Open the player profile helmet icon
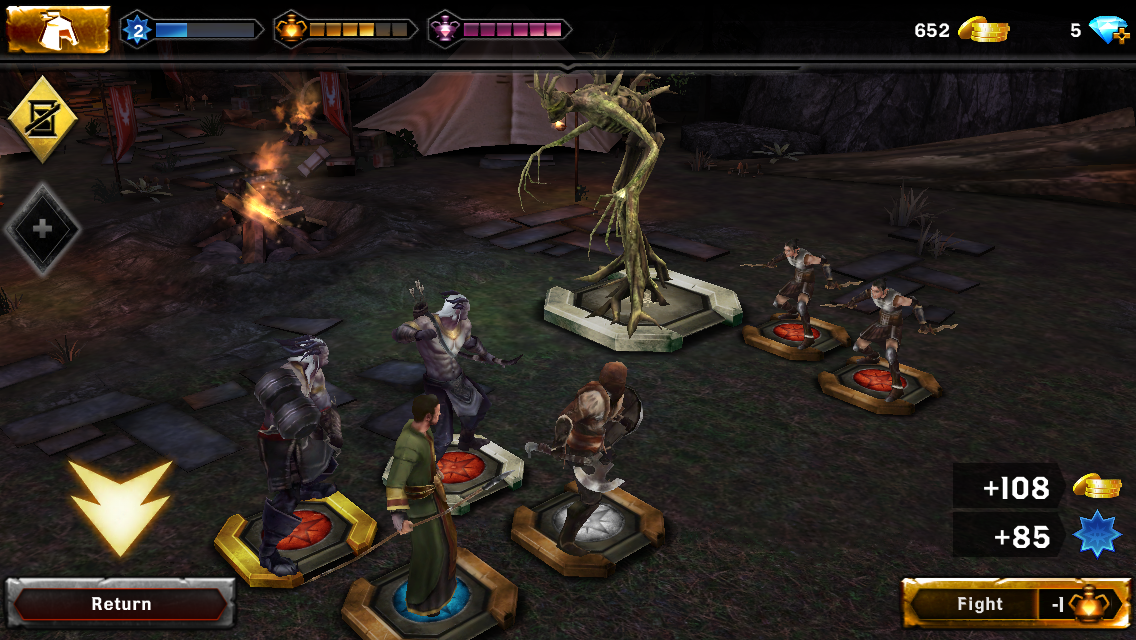Screen dimensions: 1136x640 (x=58, y=30)
